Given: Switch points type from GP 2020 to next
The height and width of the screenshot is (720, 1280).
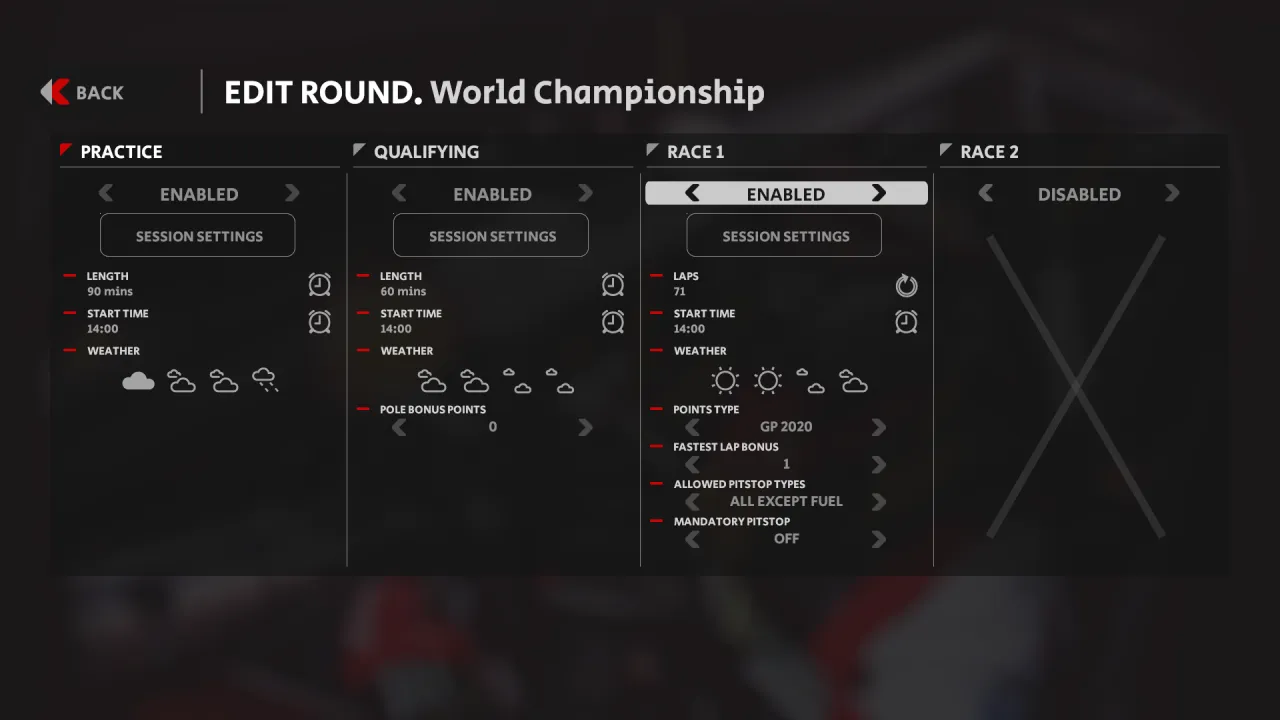Looking at the screenshot, I should [x=878, y=427].
